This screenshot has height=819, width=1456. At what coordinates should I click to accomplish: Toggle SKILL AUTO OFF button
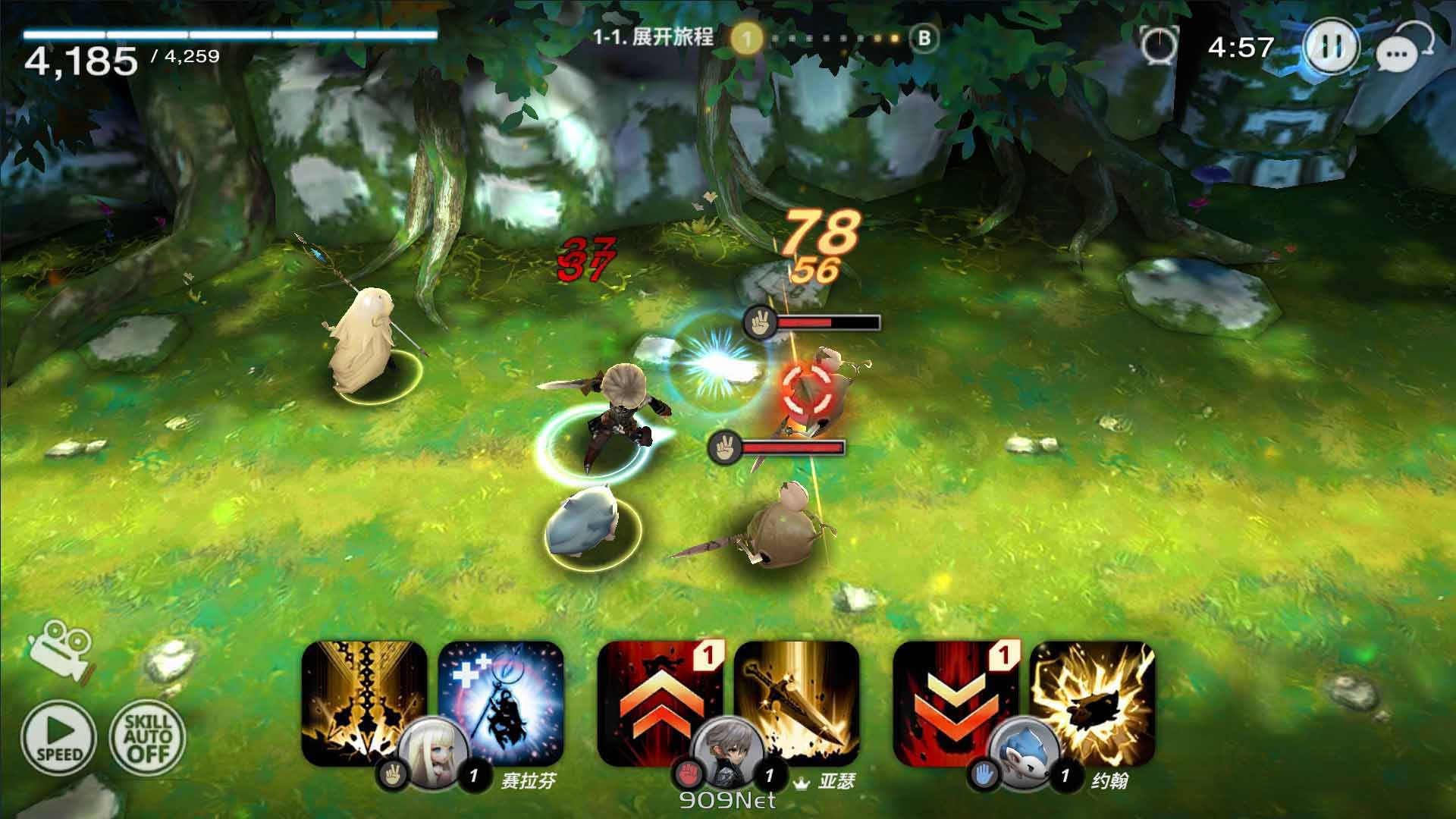(148, 737)
